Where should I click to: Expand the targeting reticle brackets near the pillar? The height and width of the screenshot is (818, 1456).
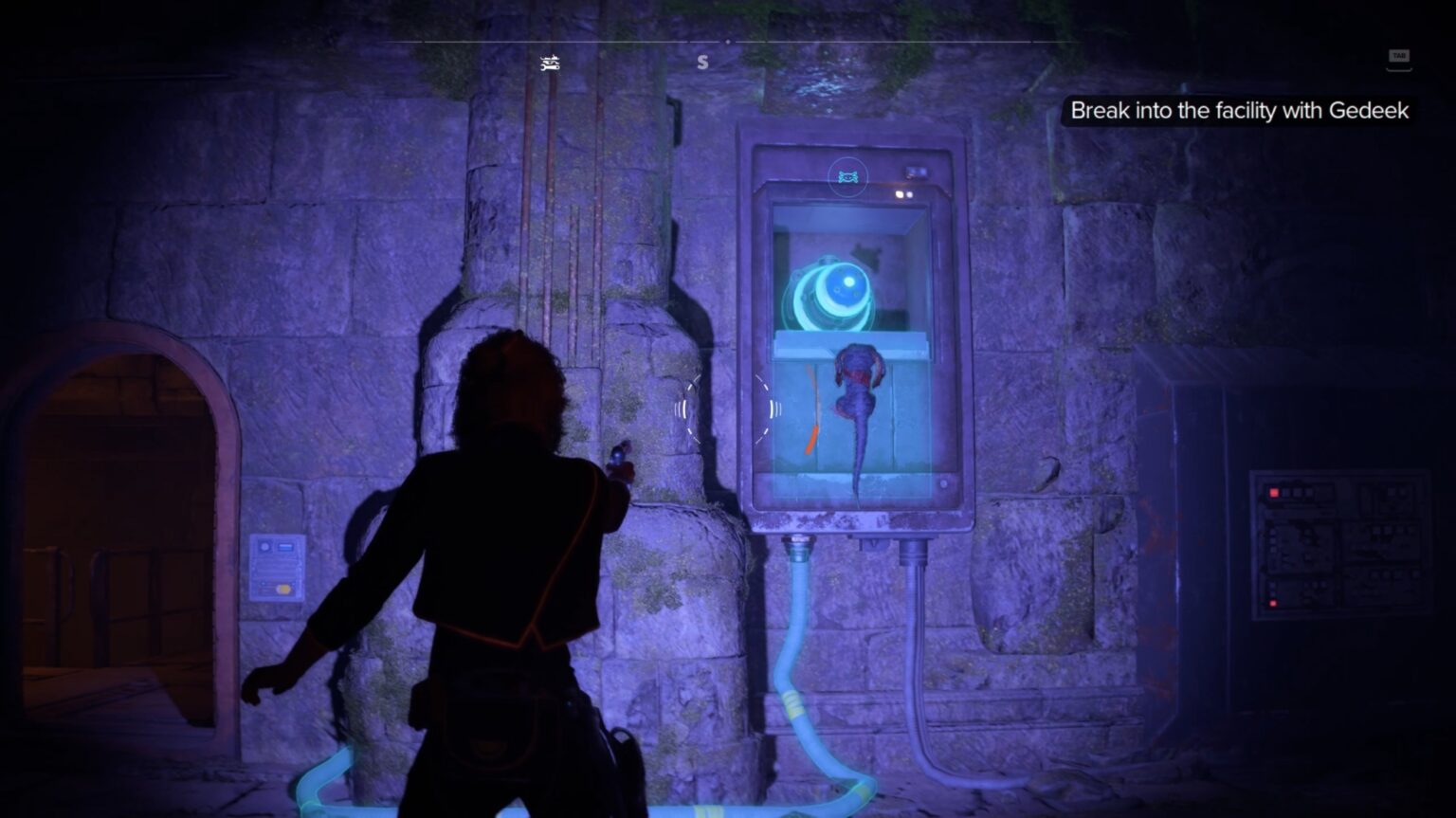click(726, 409)
